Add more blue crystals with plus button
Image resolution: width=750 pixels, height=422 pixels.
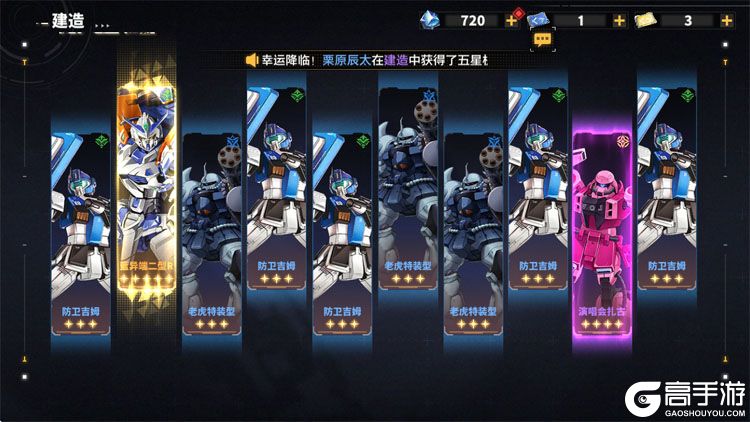512,20
